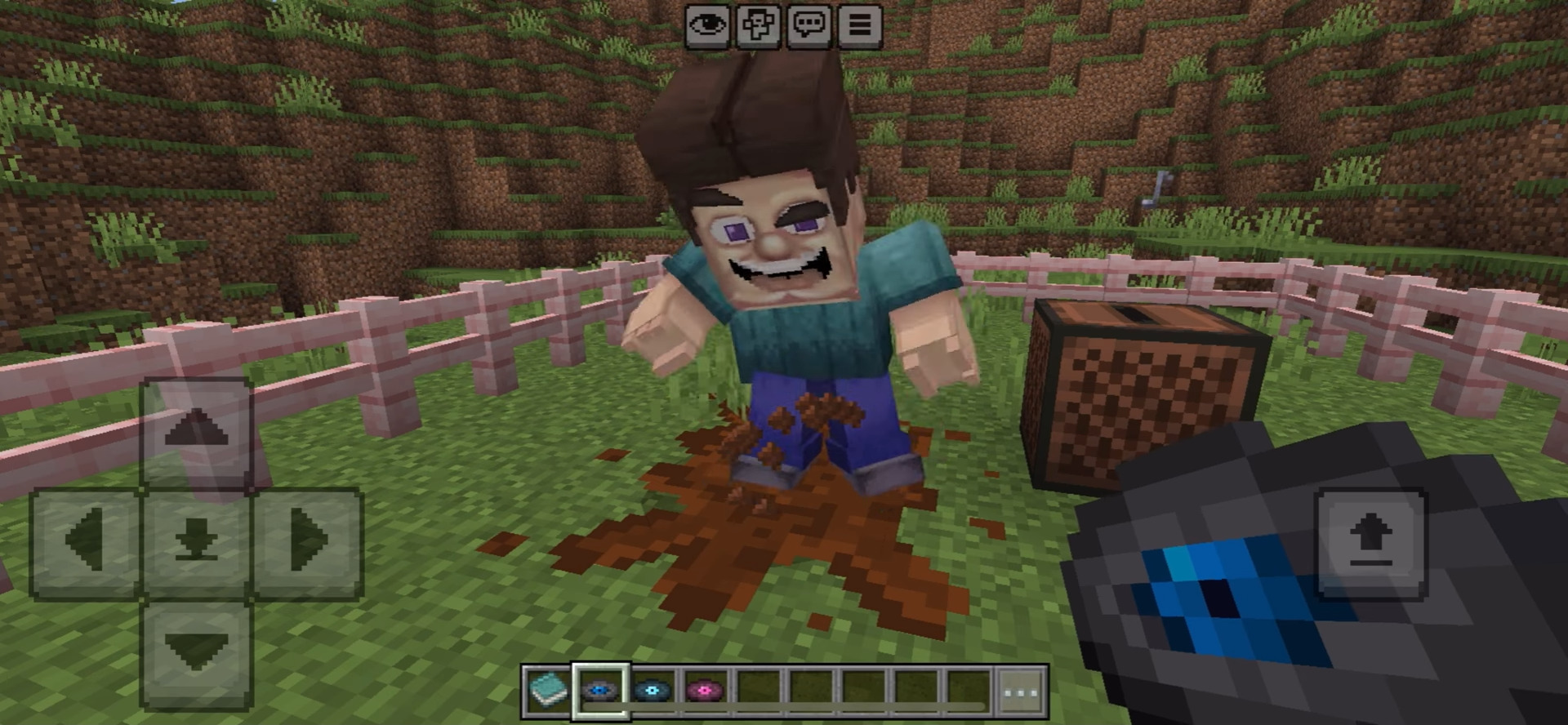Tap the strafe right arrow

307,540
